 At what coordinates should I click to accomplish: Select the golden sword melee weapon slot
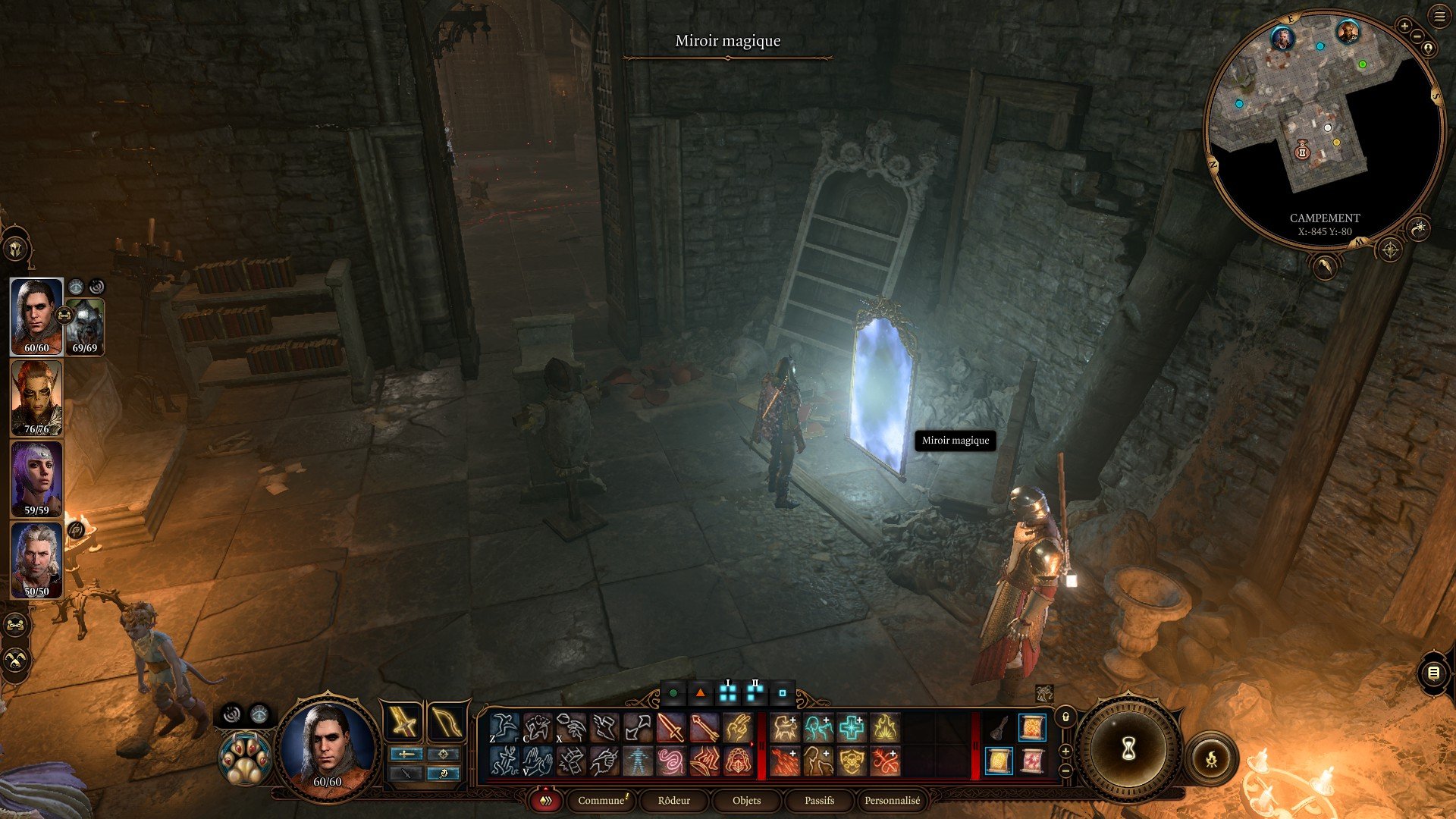click(404, 723)
